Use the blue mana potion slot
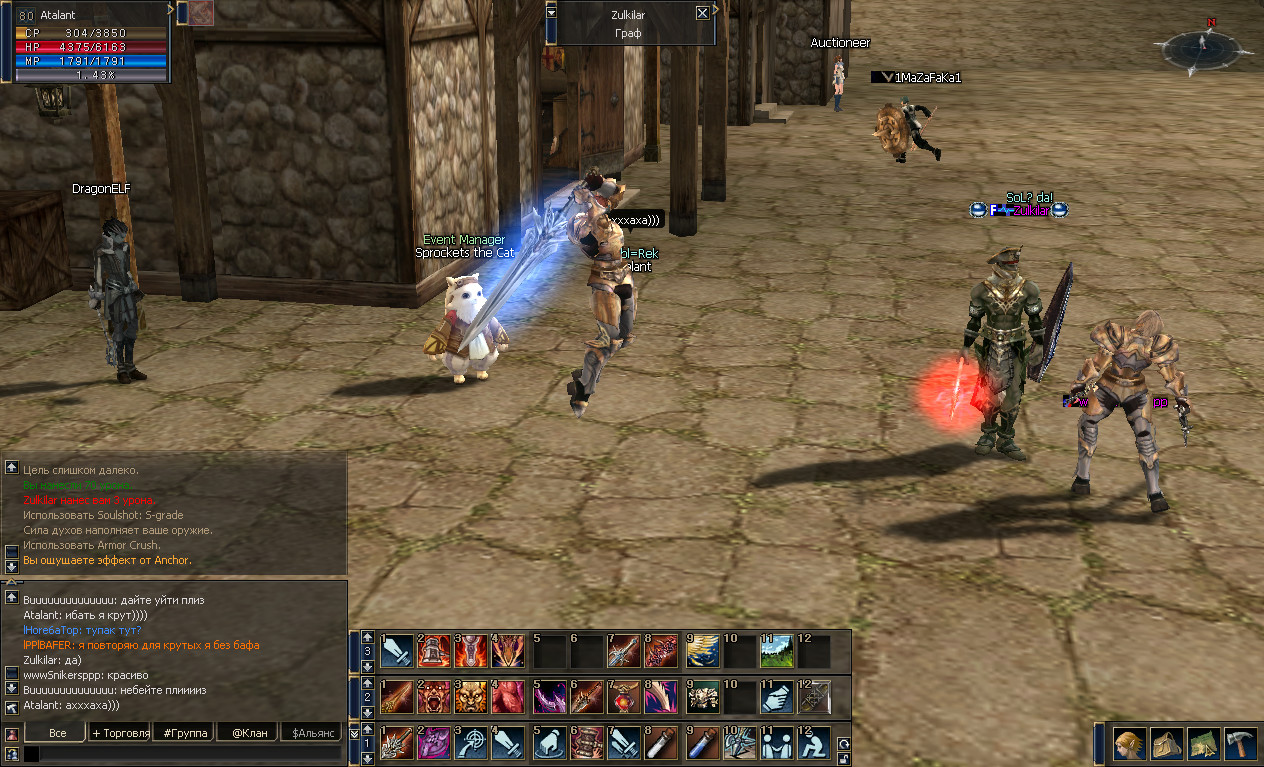This screenshot has width=1264, height=767. (x=704, y=744)
